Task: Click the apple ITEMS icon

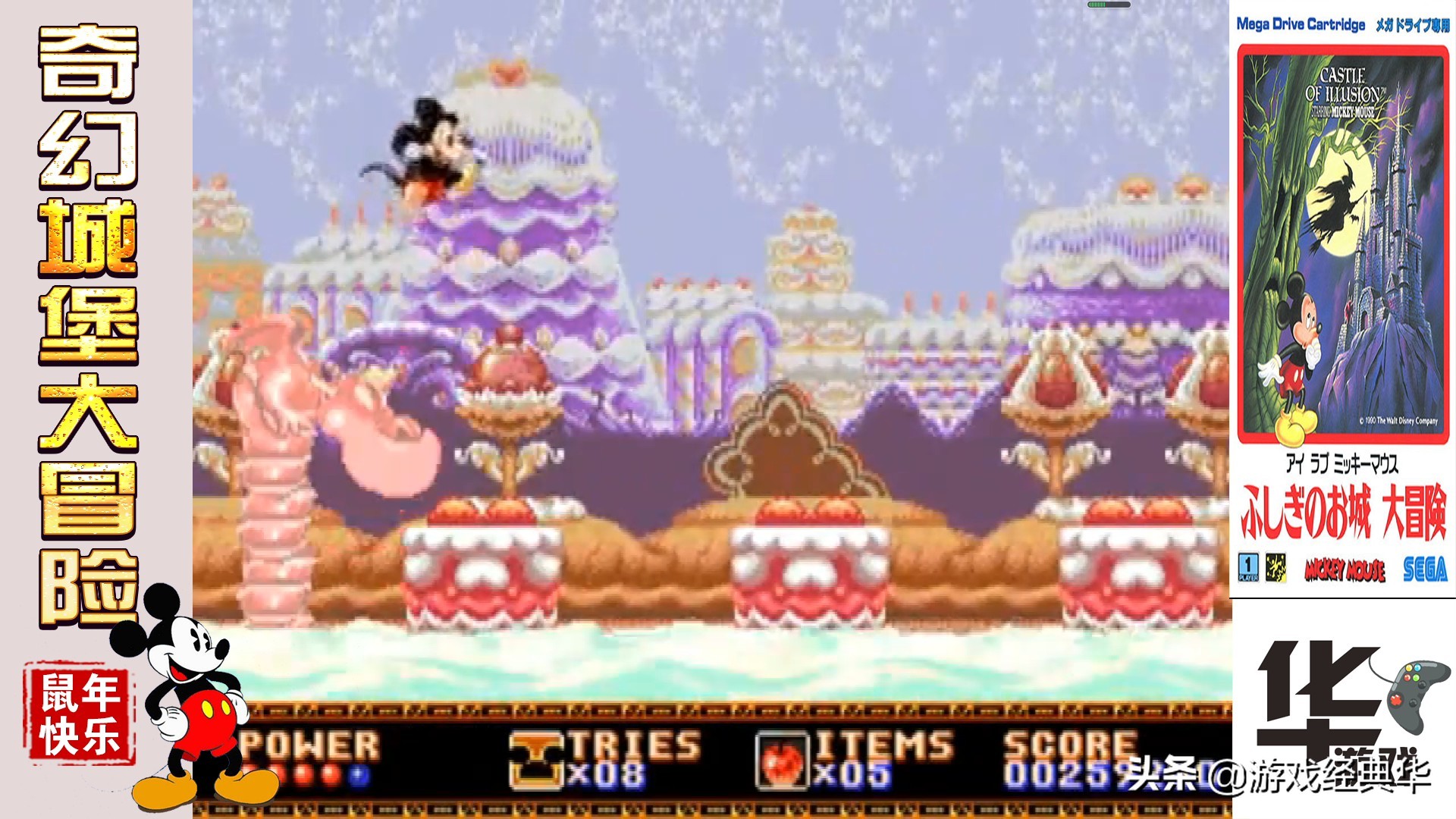Action: [782, 761]
